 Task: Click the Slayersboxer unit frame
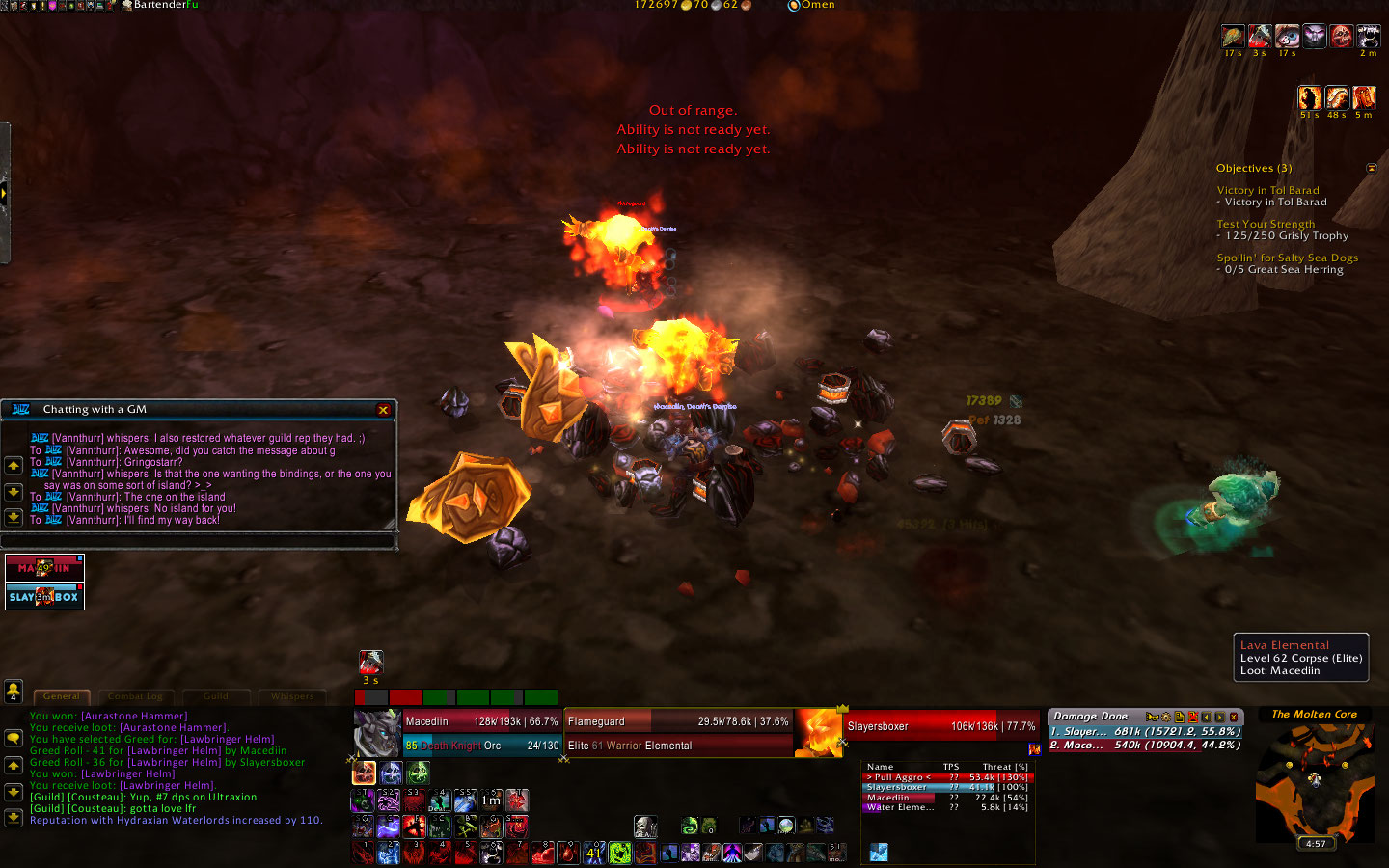point(940,726)
